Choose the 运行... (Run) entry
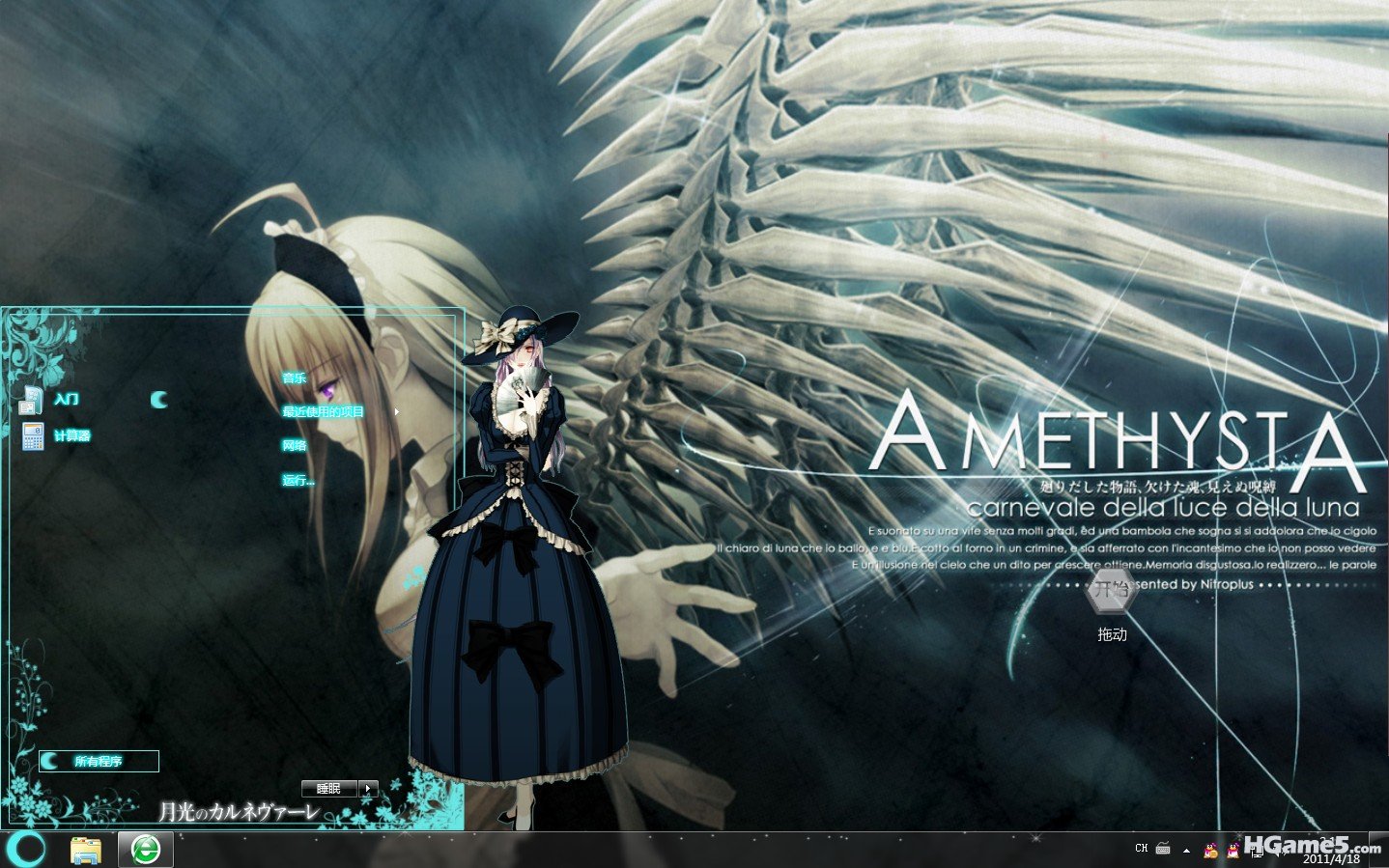 [x=298, y=480]
